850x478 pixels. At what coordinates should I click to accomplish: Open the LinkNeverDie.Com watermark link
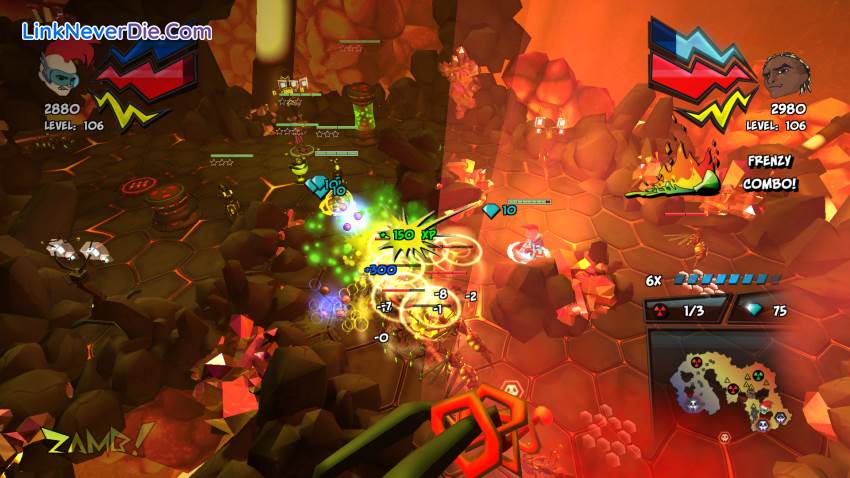tap(117, 31)
